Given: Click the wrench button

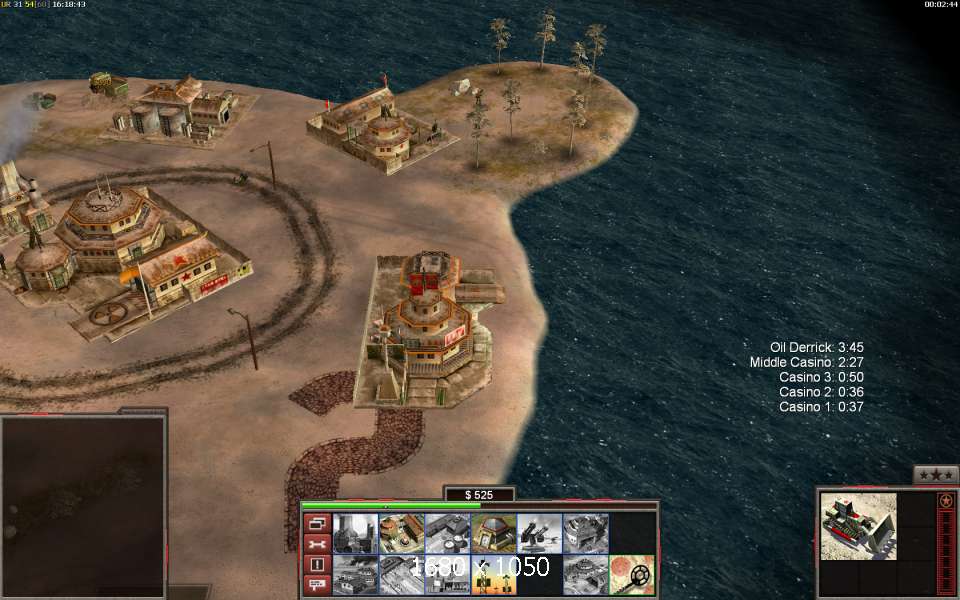Looking at the screenshot, I should pos(316,544).
